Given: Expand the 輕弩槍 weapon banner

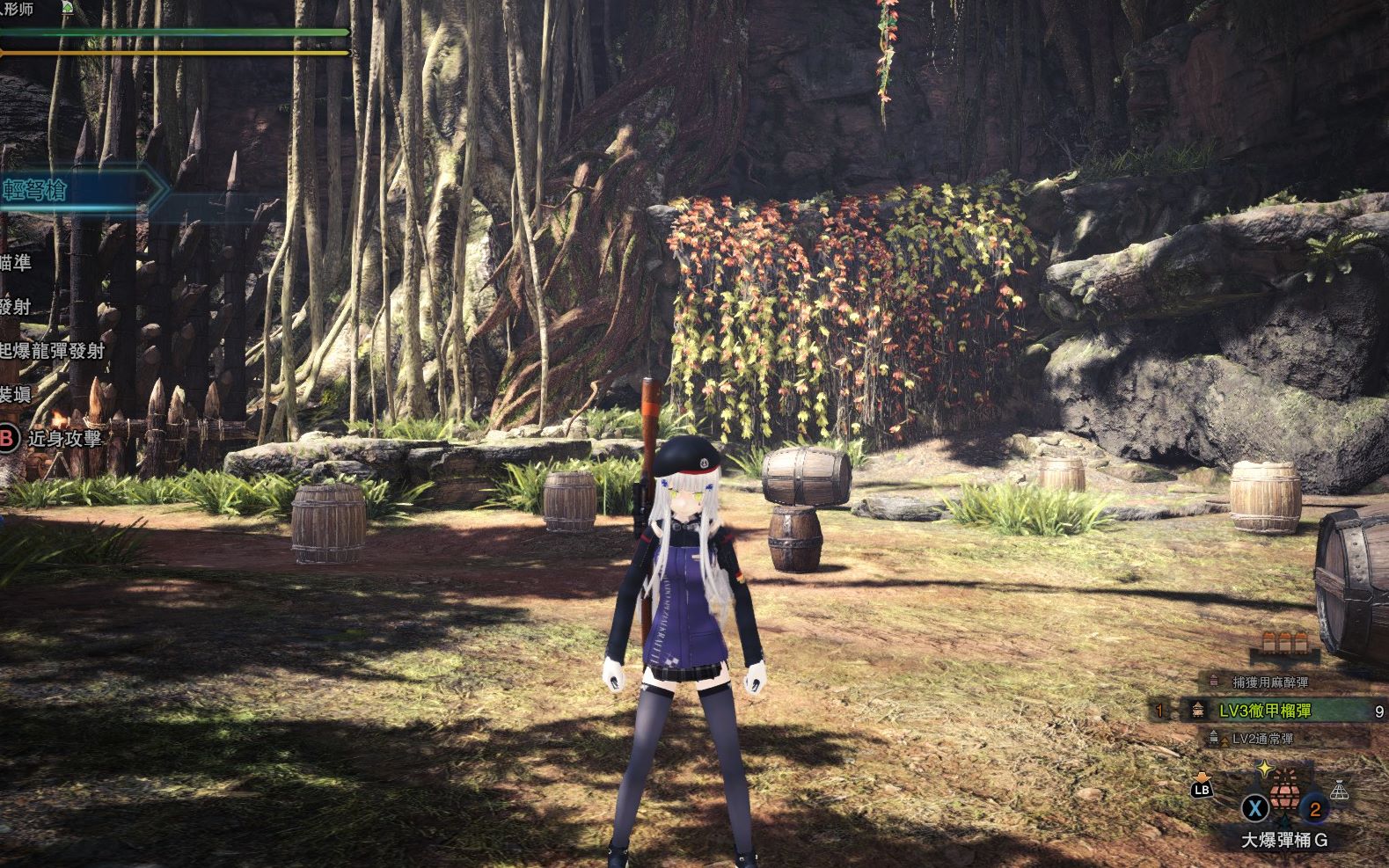Looking at the screenshot, I should click(35, 189).
